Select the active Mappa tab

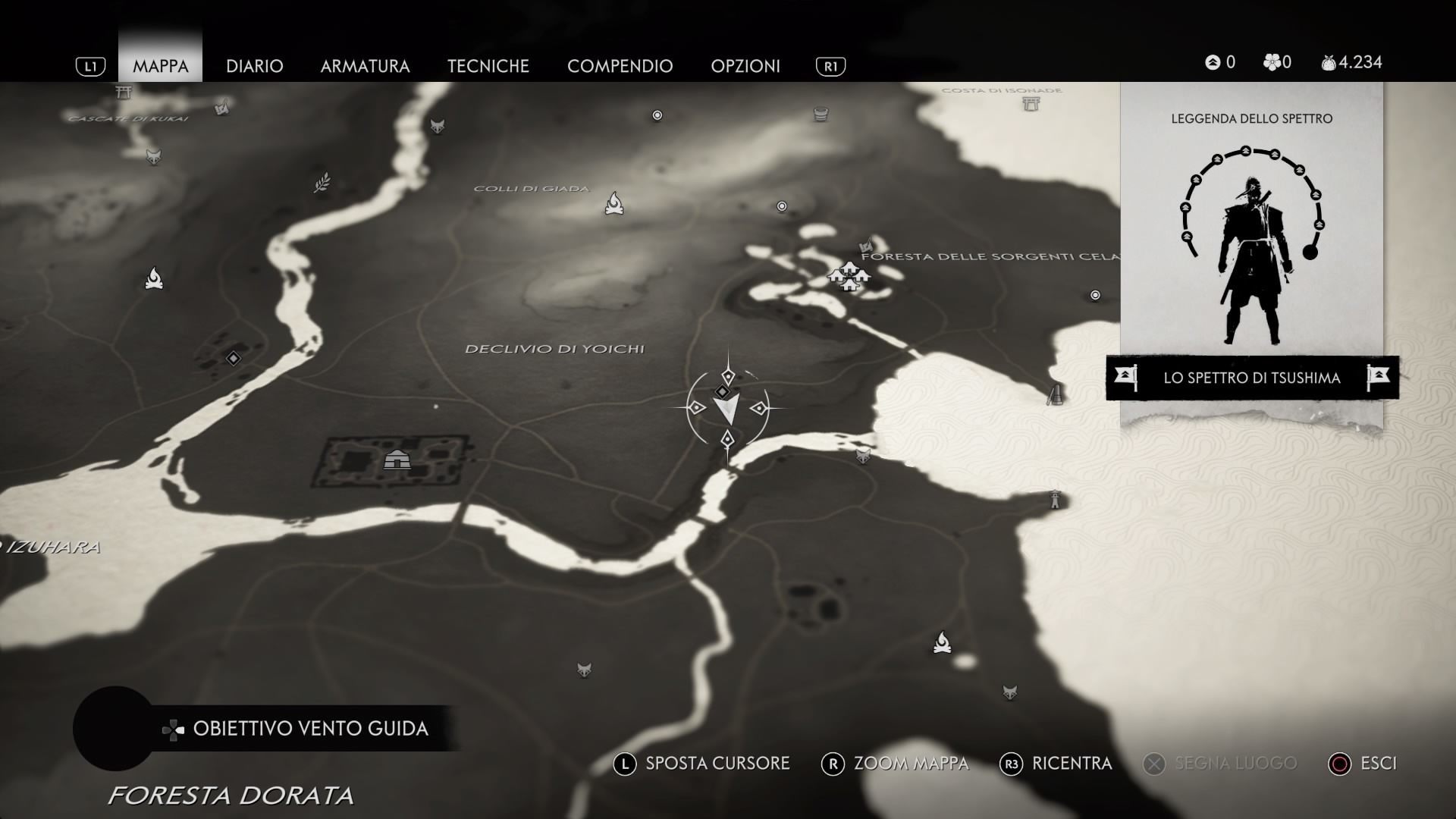pyautogui.click(x=160, y=66)
